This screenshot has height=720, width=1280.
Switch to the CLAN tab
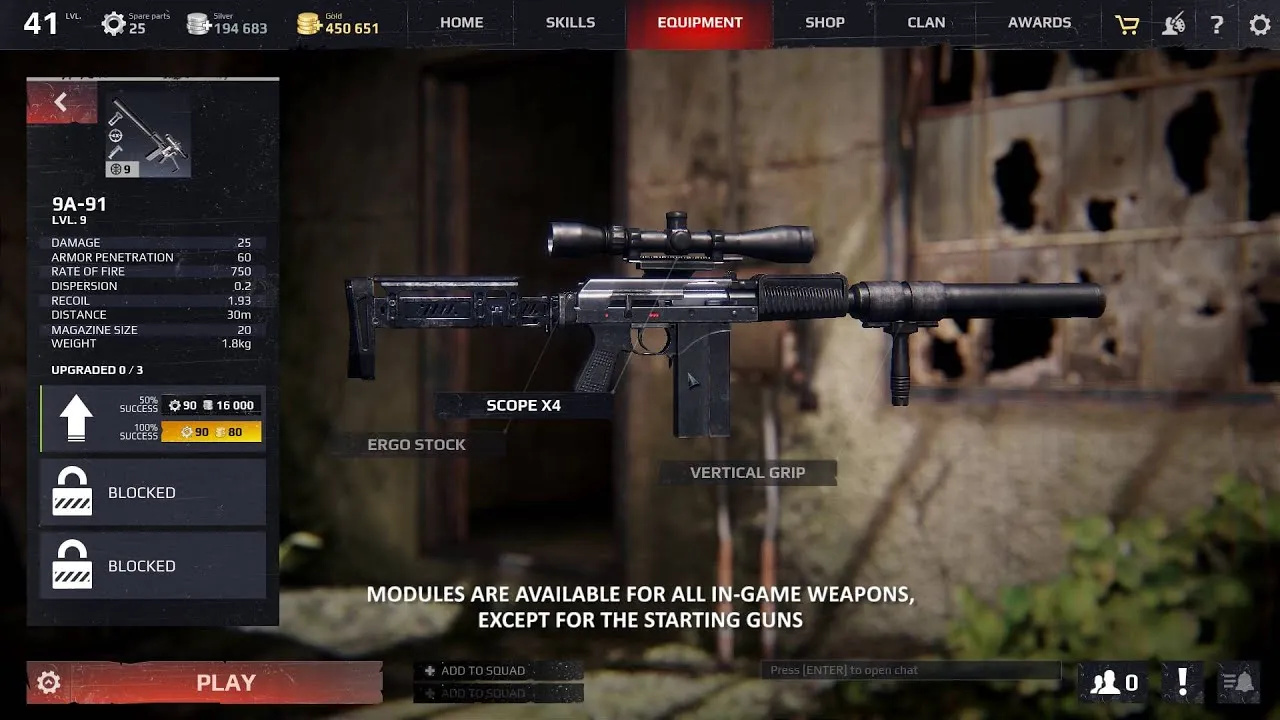tap(926, 22)
